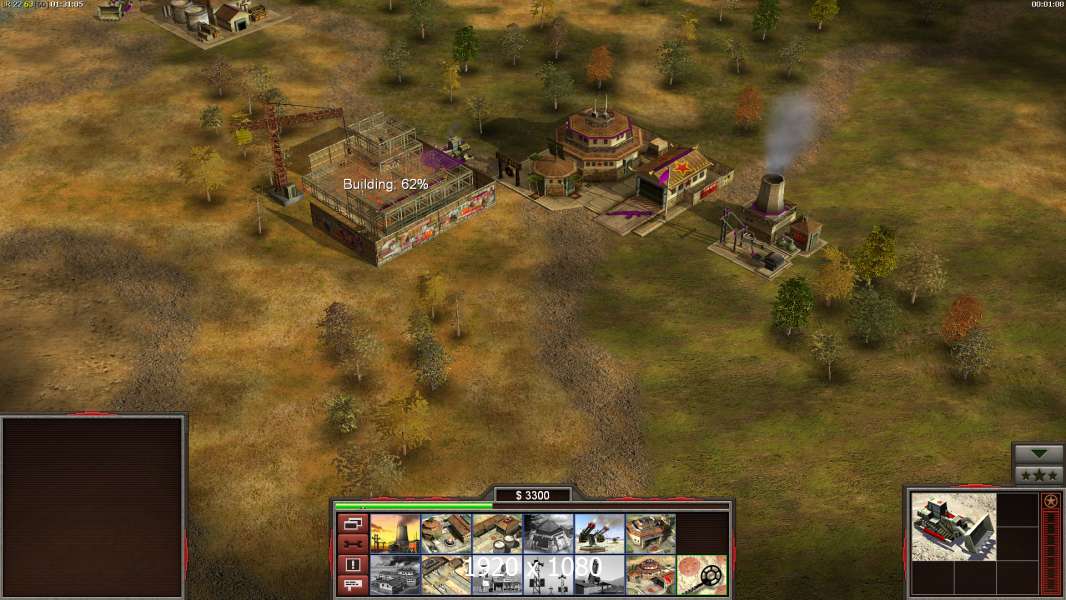
Task: Build a new Command Center
Action: [650, 575]
